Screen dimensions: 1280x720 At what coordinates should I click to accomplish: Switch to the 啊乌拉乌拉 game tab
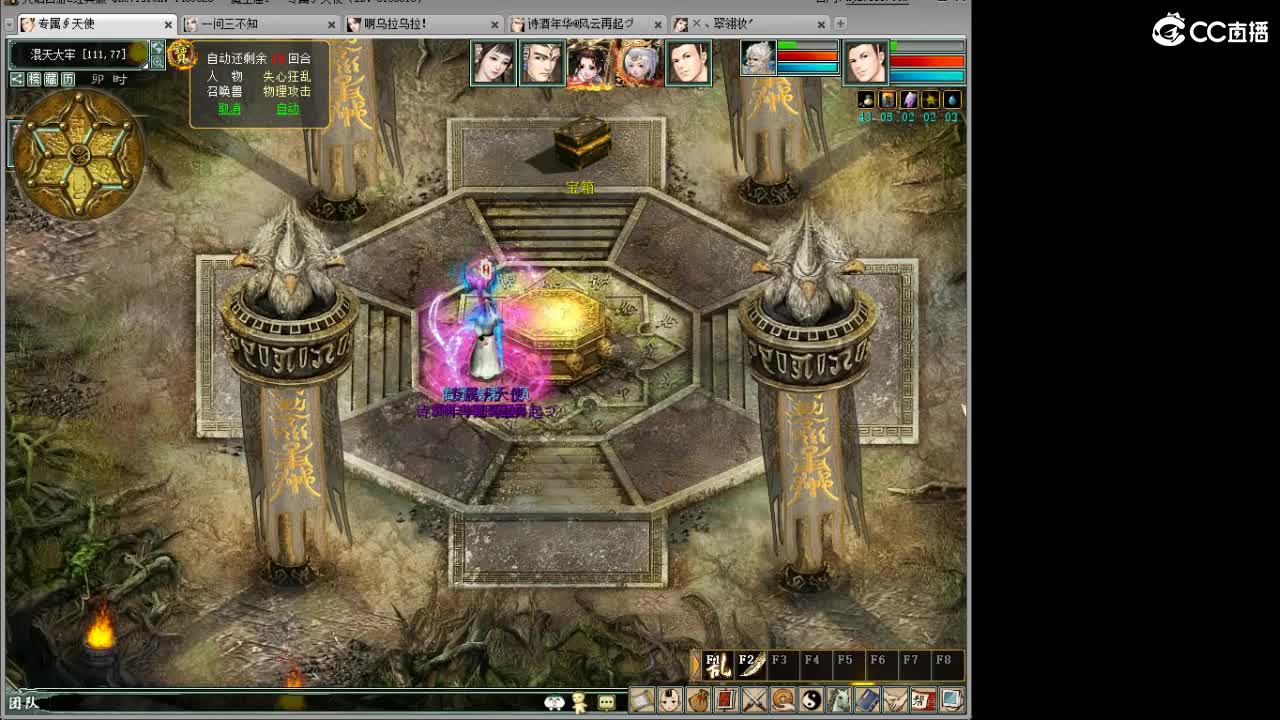390,25
